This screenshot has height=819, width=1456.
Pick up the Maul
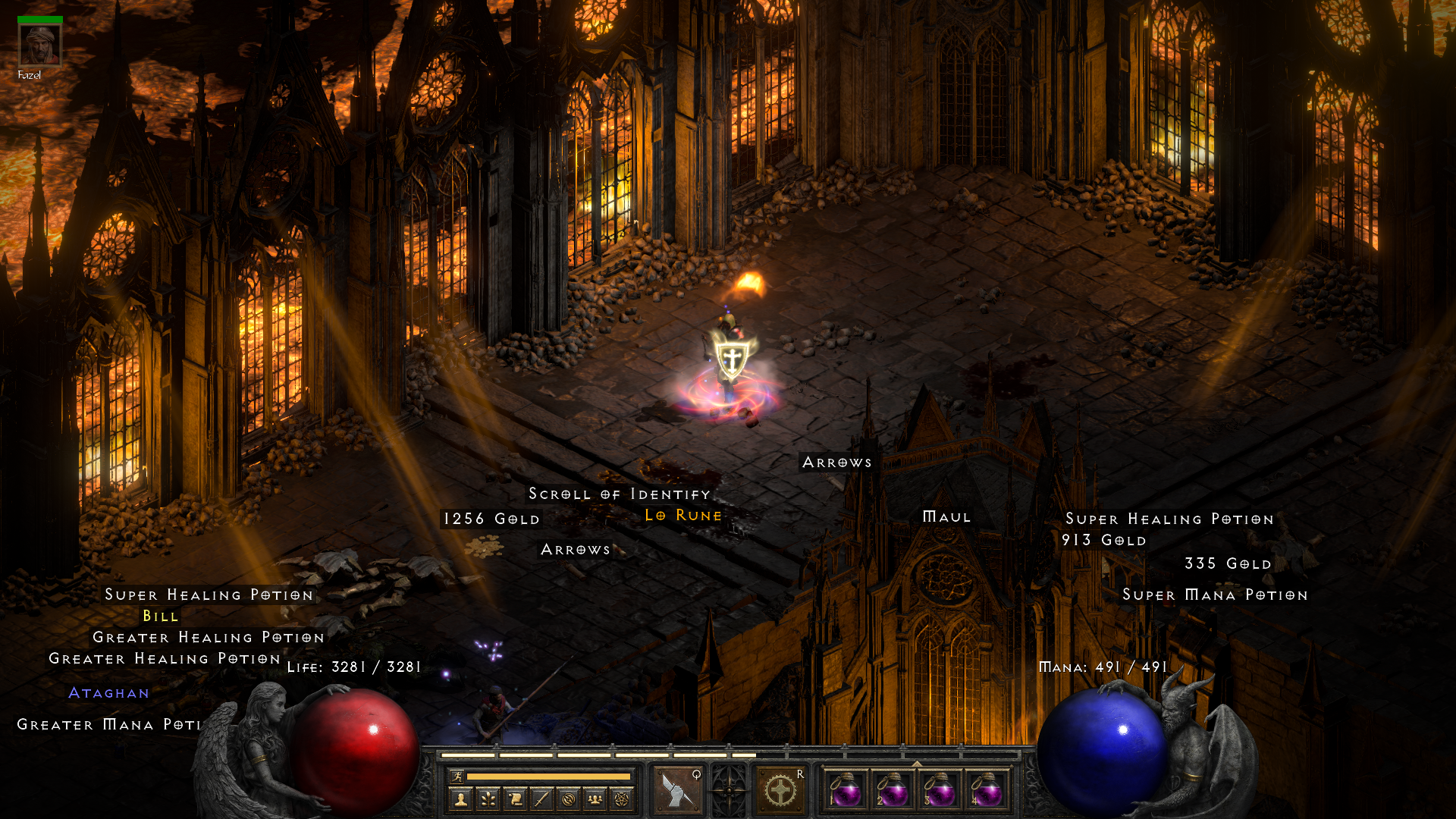coord(946,517)
